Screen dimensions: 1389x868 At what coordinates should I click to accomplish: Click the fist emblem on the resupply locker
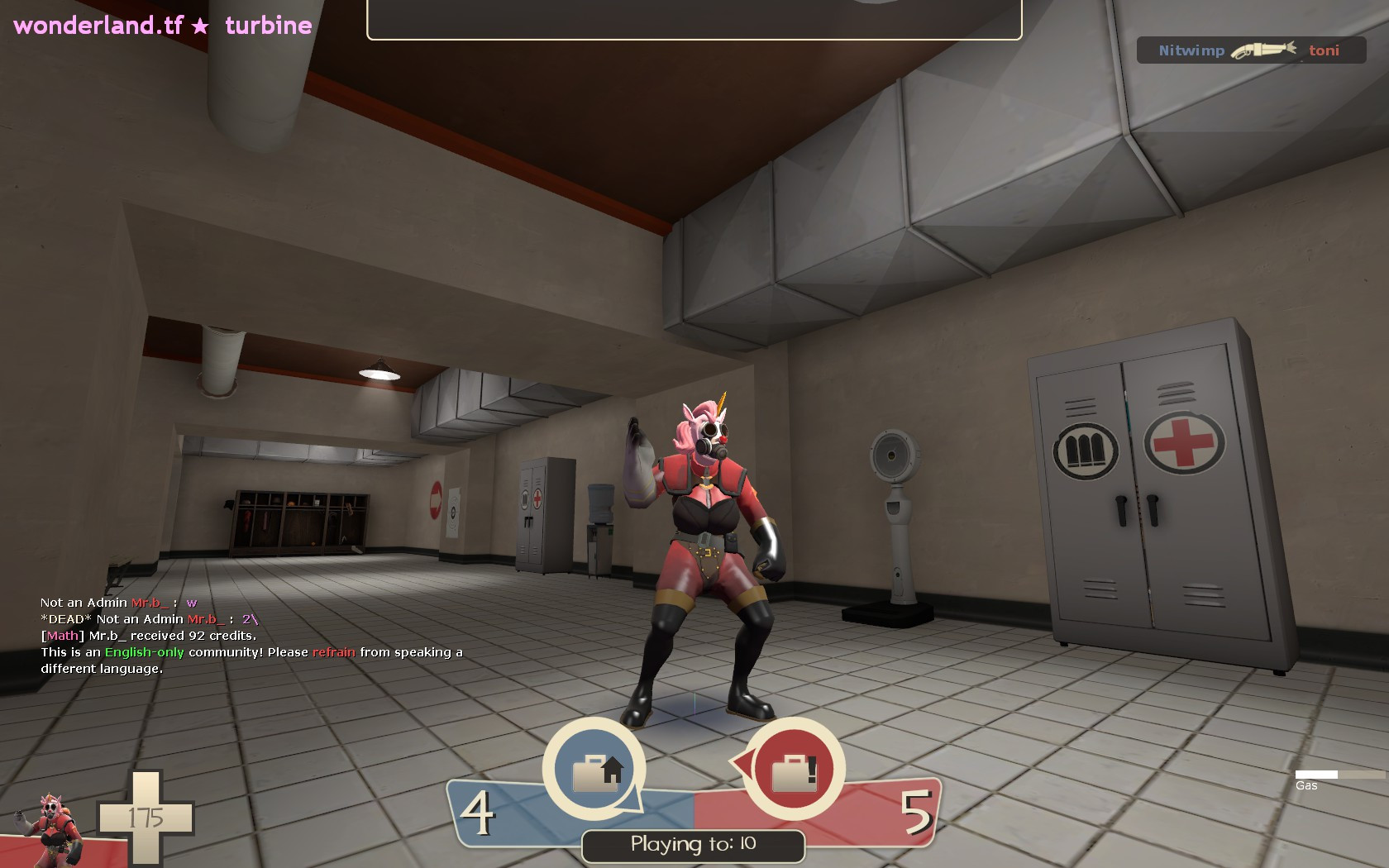point(1087,446)
